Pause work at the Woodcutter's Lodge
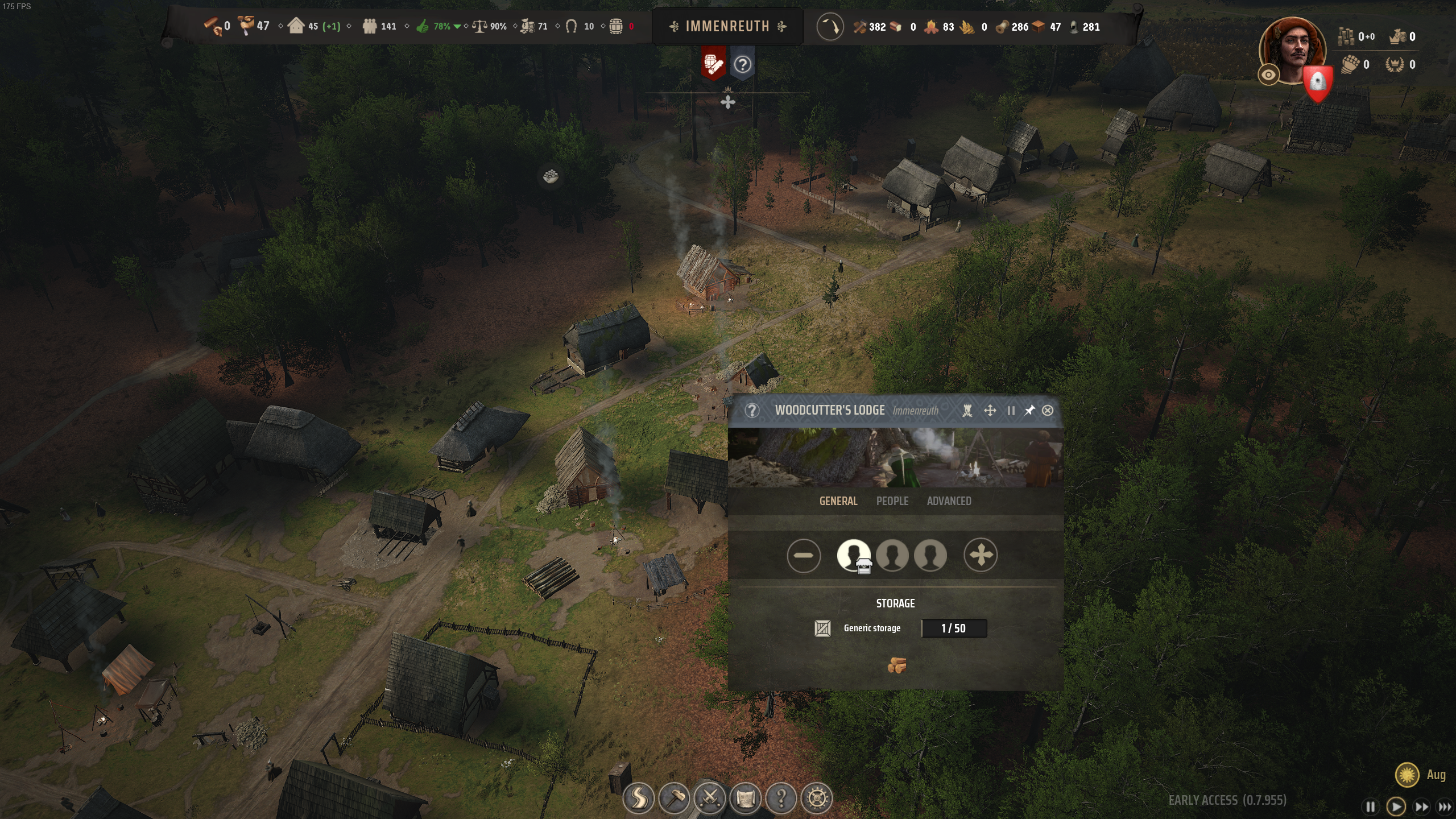This screenshot has width=1456, height=819. [1011, 411]
